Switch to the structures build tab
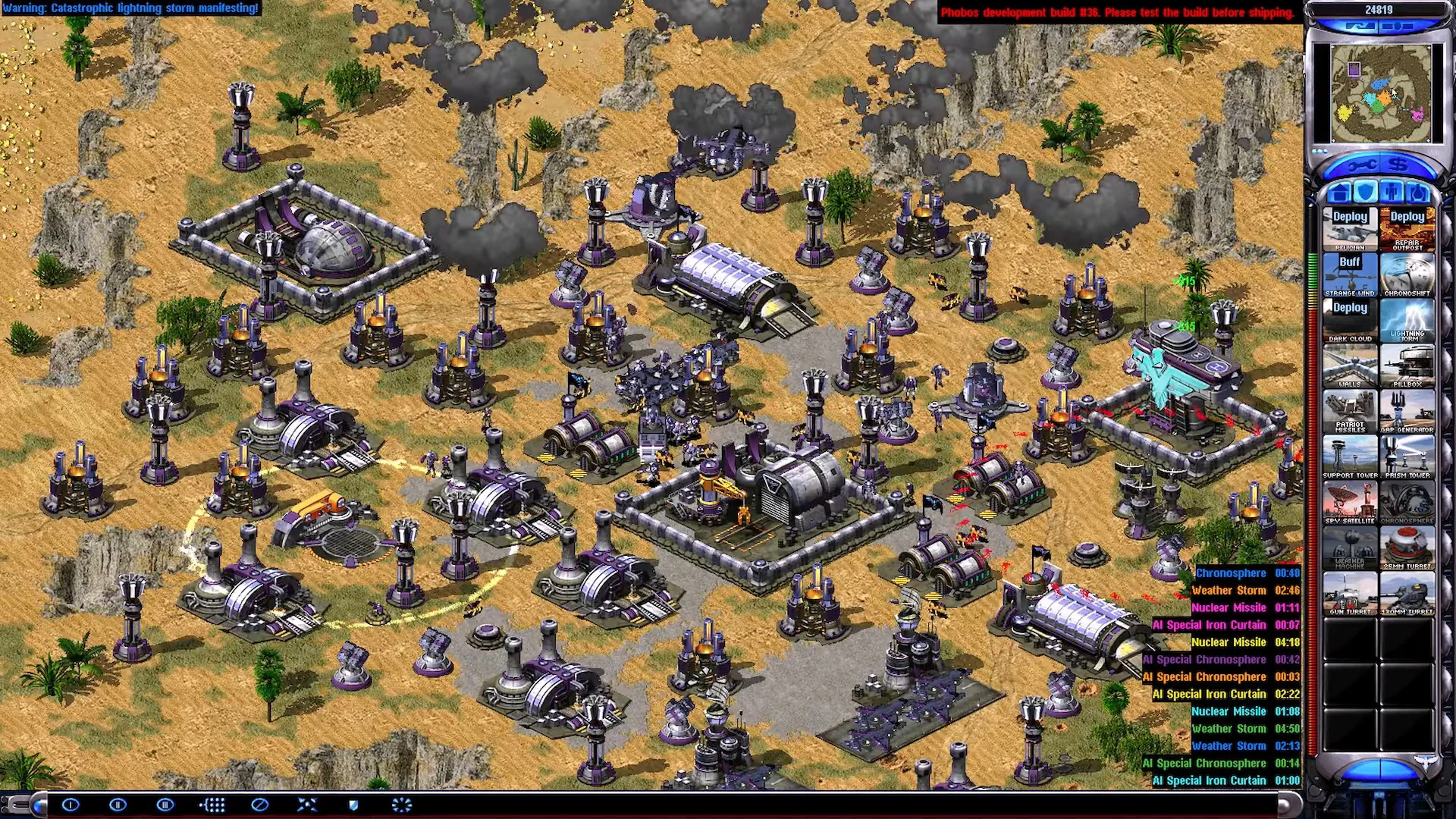 [x=1339, y=192]
